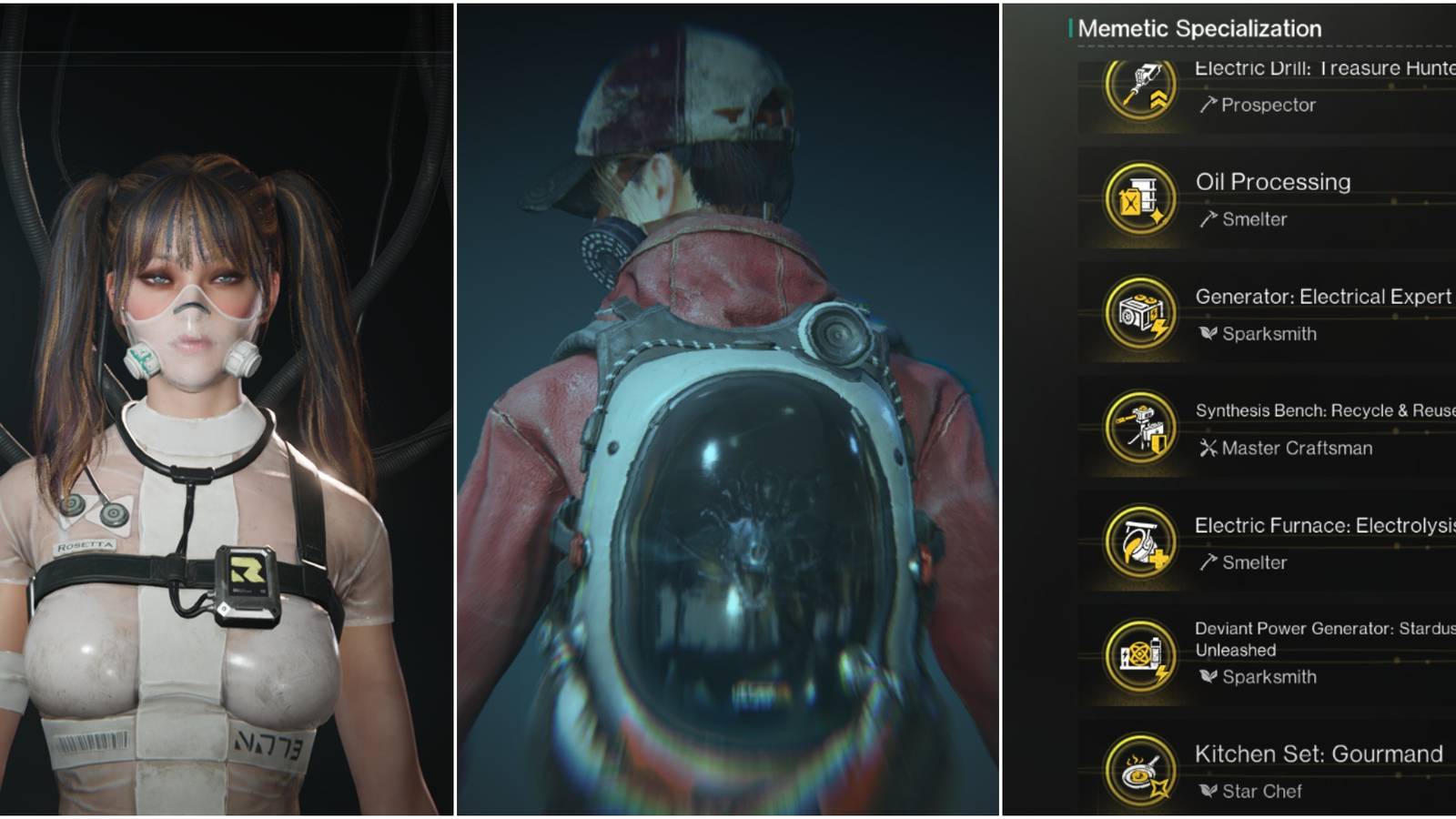Click the pickaxe icon next to Smelter
1456x819 pixels.
pyautogui.click(x=1208, y=218)
